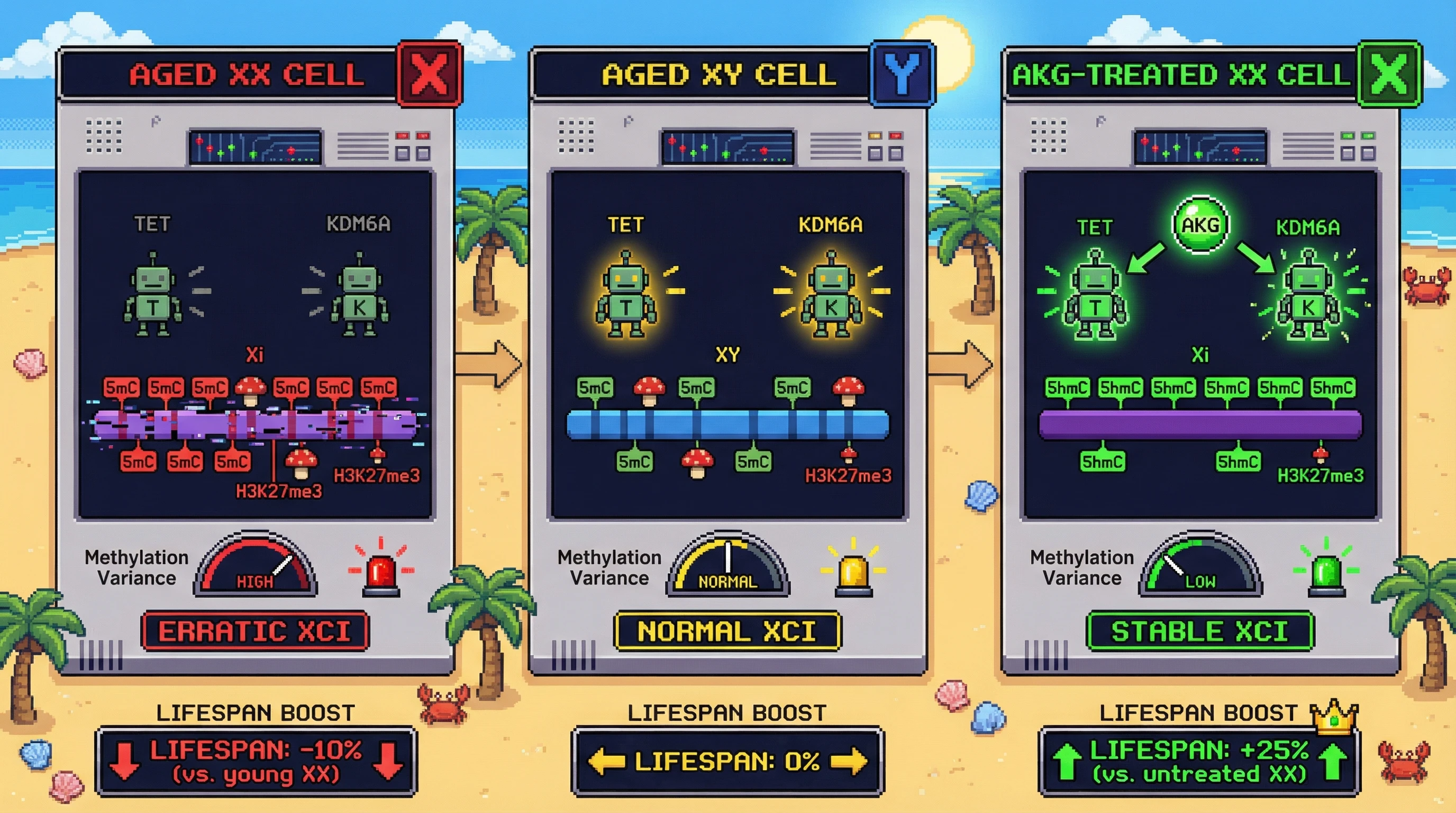Image resolution: width=1456 pixels, height=813 pixels.
Task: Toggle the green alarm light
Action: pyautogui.click(x=1326, y=572)
